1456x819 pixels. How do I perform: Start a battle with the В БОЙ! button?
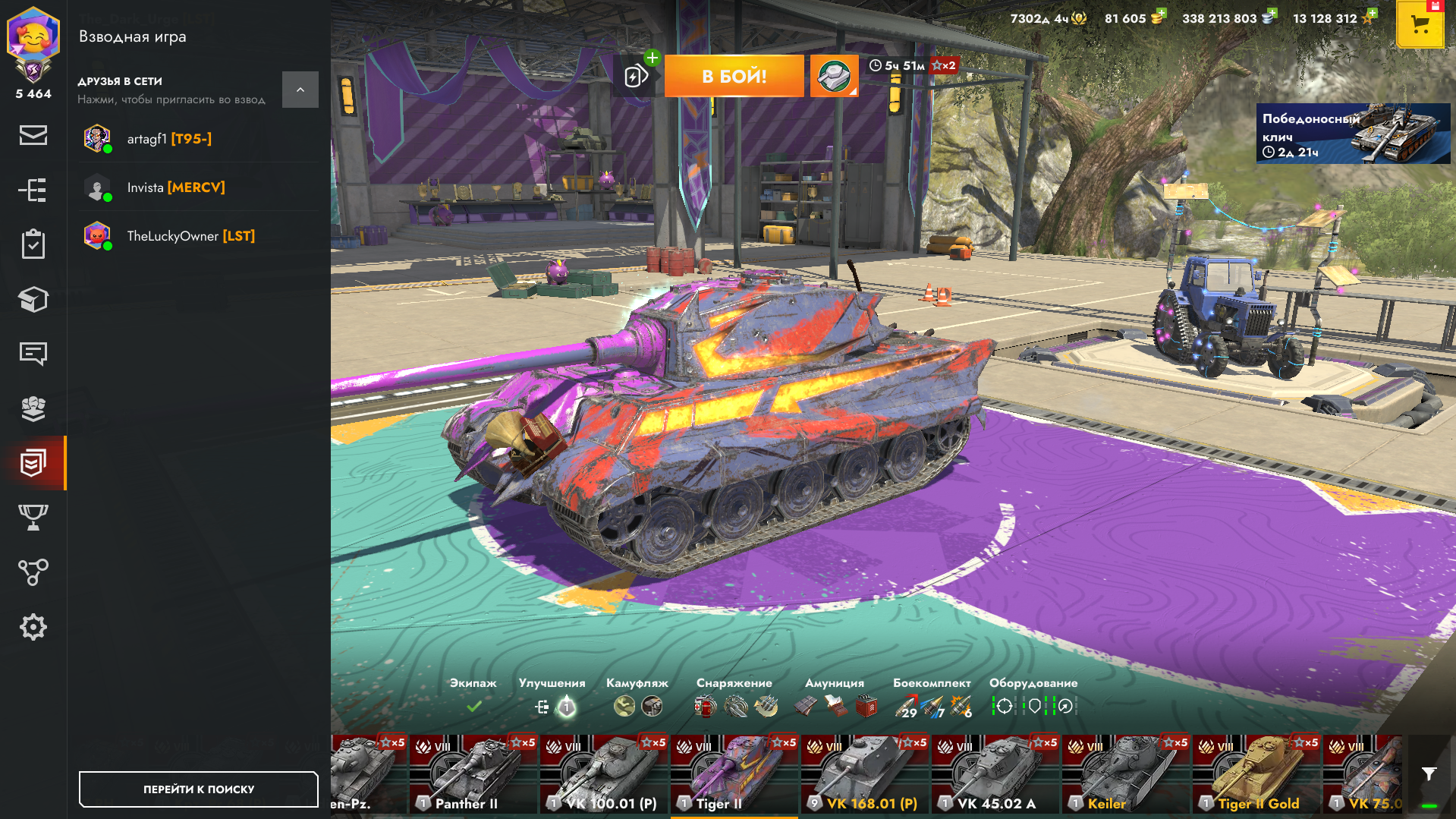pos(734,76)
